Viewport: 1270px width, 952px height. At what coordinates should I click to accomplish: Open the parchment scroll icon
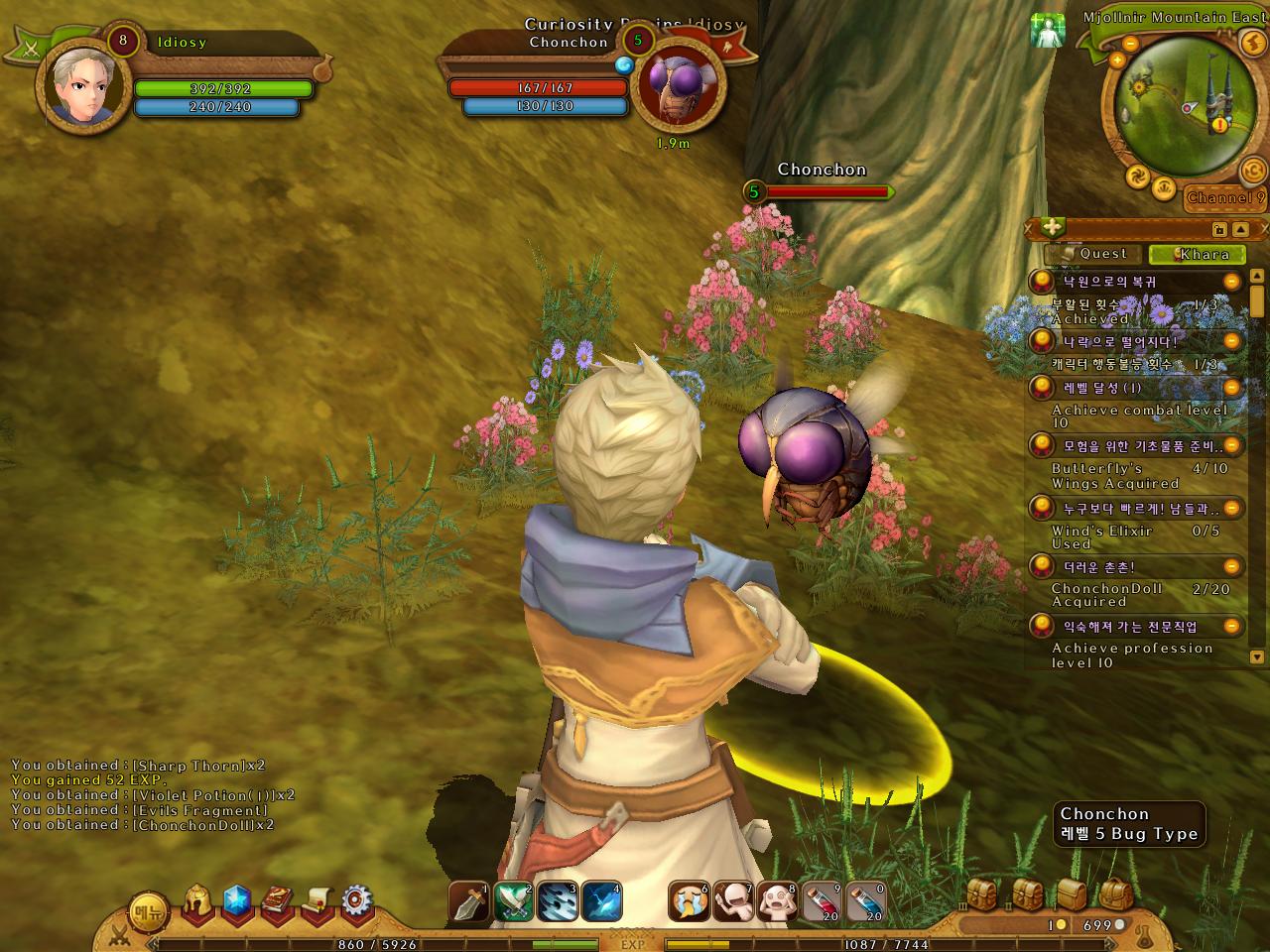click(x=317, y=900)
